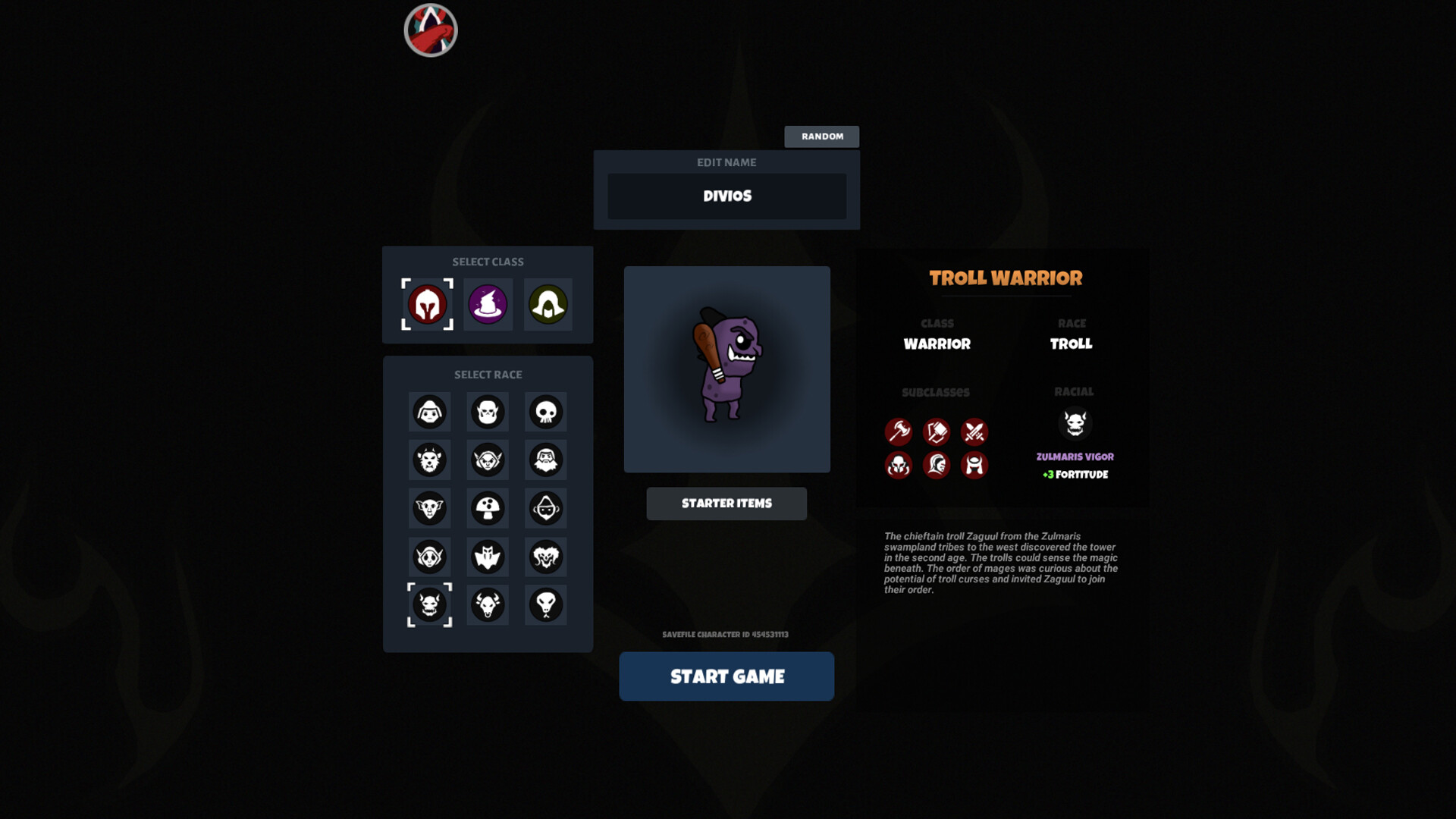Click the crossed swords subclass icon
The height and width of the screenshot is (819, 1456).
(974, 432)
